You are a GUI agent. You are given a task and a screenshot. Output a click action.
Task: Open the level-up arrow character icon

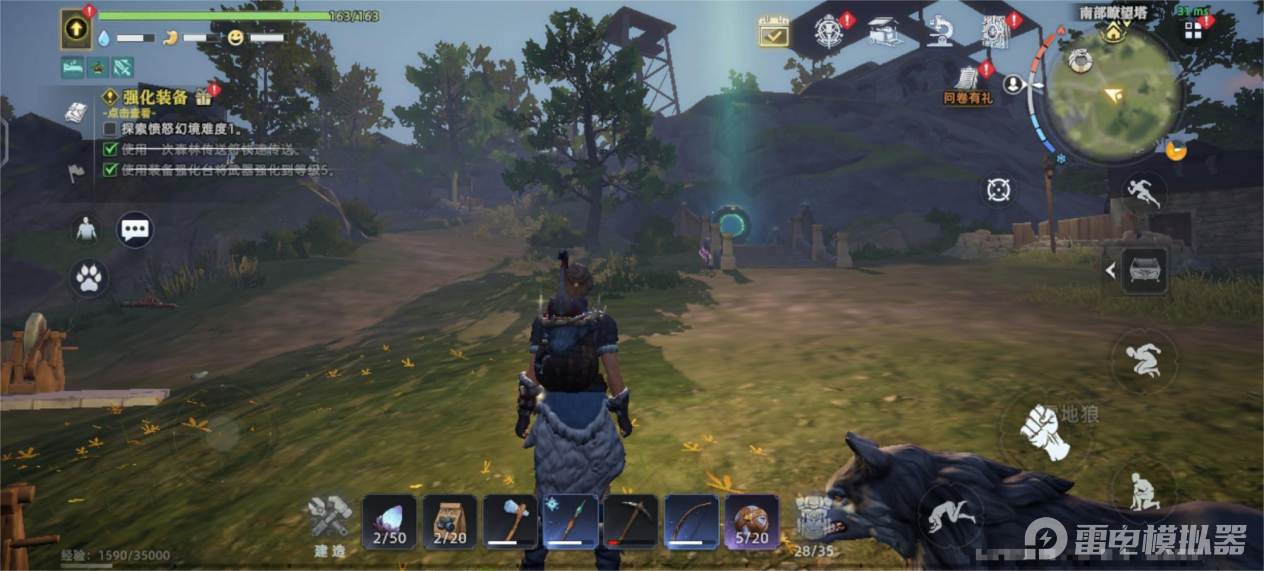(76, 29)
